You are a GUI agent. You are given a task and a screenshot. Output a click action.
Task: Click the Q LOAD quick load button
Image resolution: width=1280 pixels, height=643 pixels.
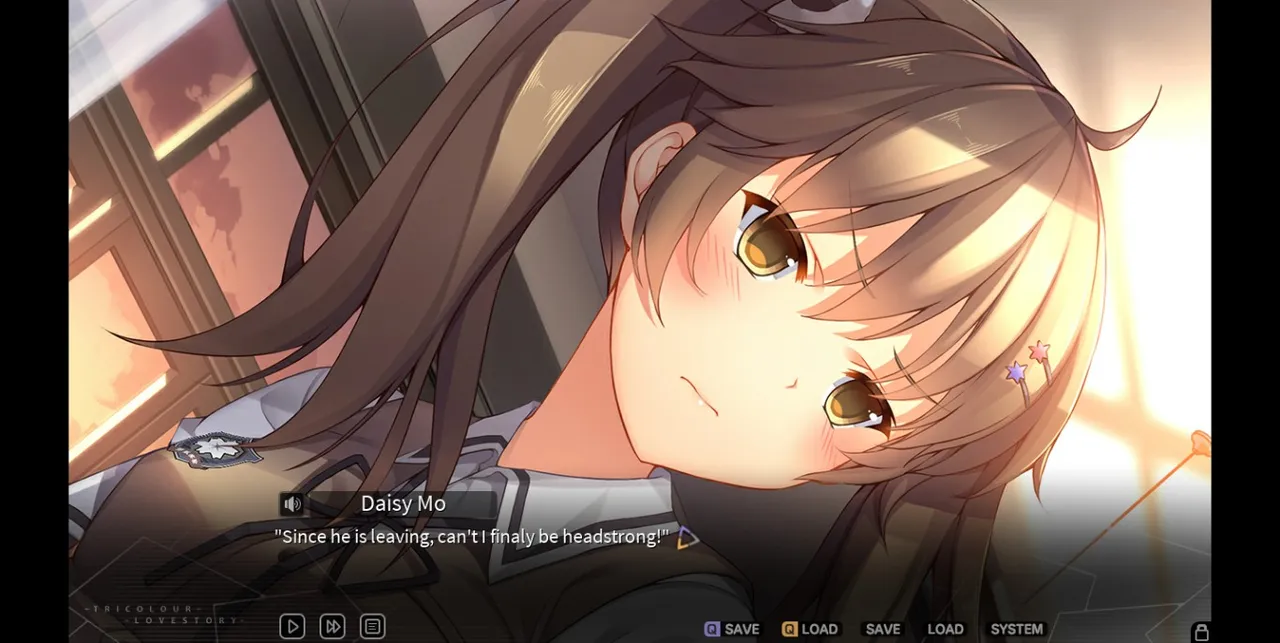[x=809, y=629]
